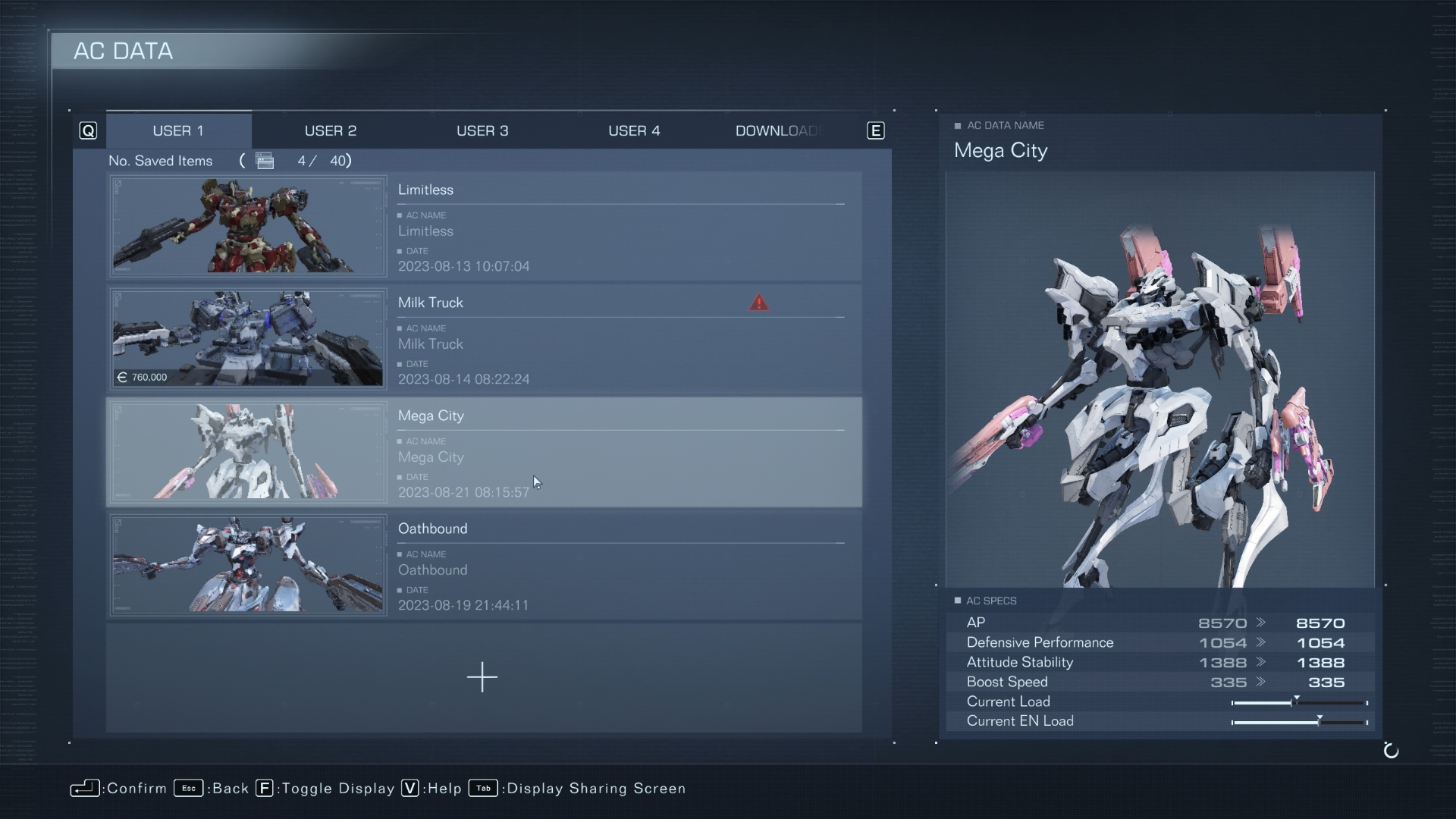
Task: Select the Limitless AC save entry
Action: (x=622, y=227)
